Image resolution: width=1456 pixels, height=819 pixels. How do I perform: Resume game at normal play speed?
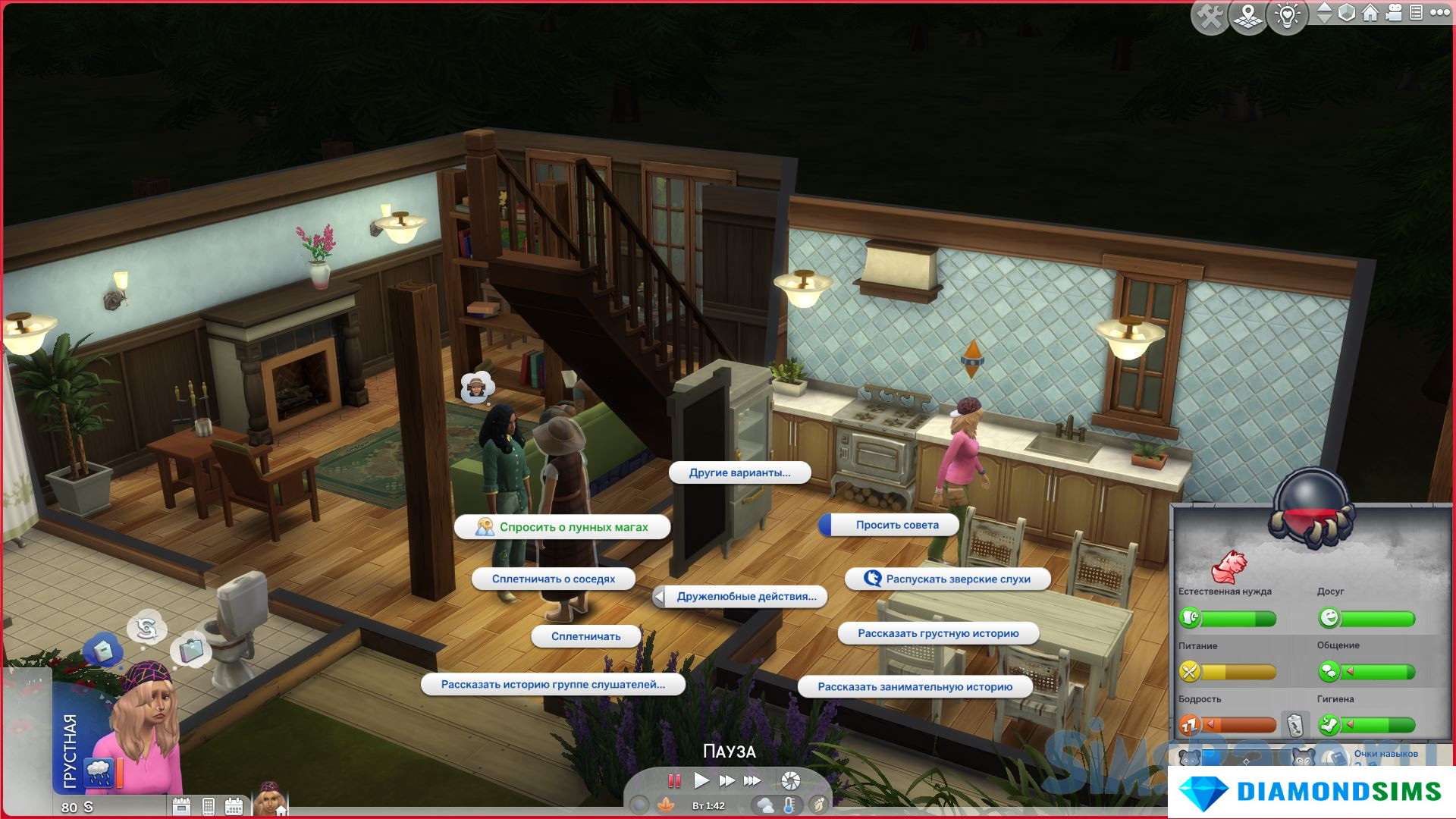coord(701,780)
